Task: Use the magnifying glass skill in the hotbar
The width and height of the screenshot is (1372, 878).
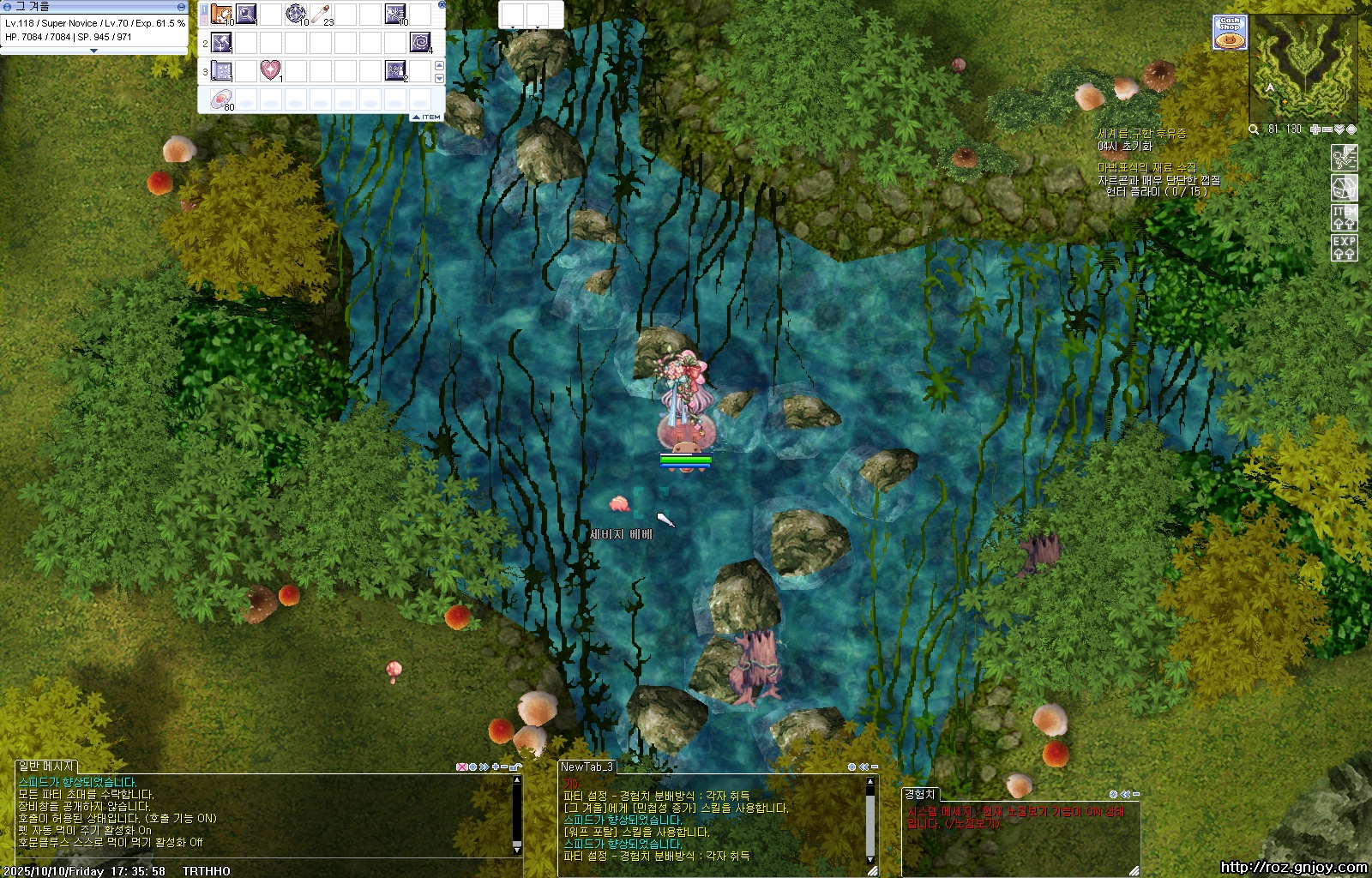Action: point(246,14)
